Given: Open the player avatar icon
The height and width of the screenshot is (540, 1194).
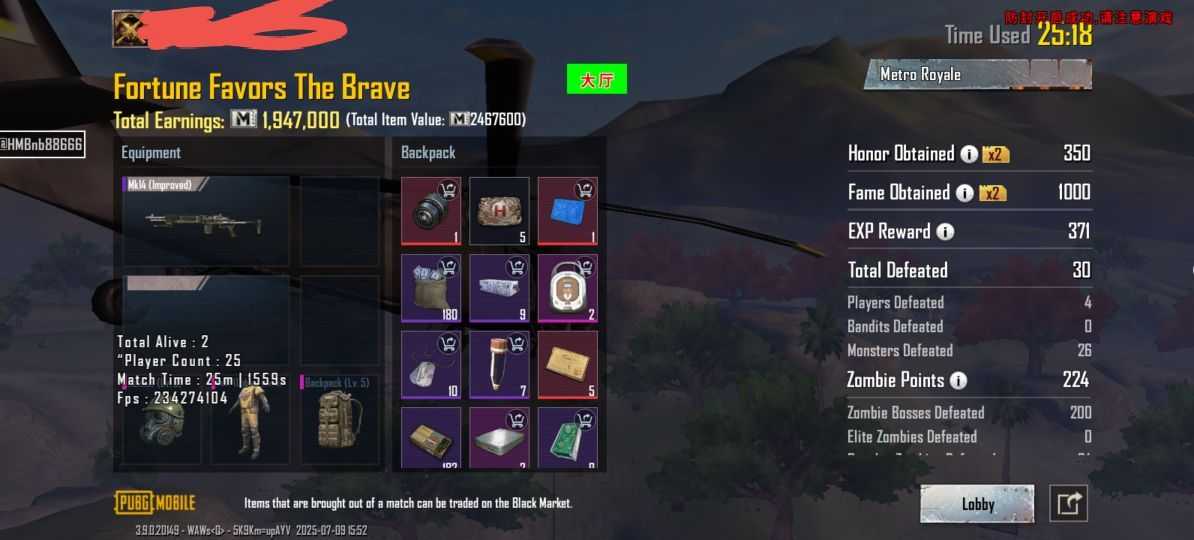Looking at the screenshot, I should 130,29.
